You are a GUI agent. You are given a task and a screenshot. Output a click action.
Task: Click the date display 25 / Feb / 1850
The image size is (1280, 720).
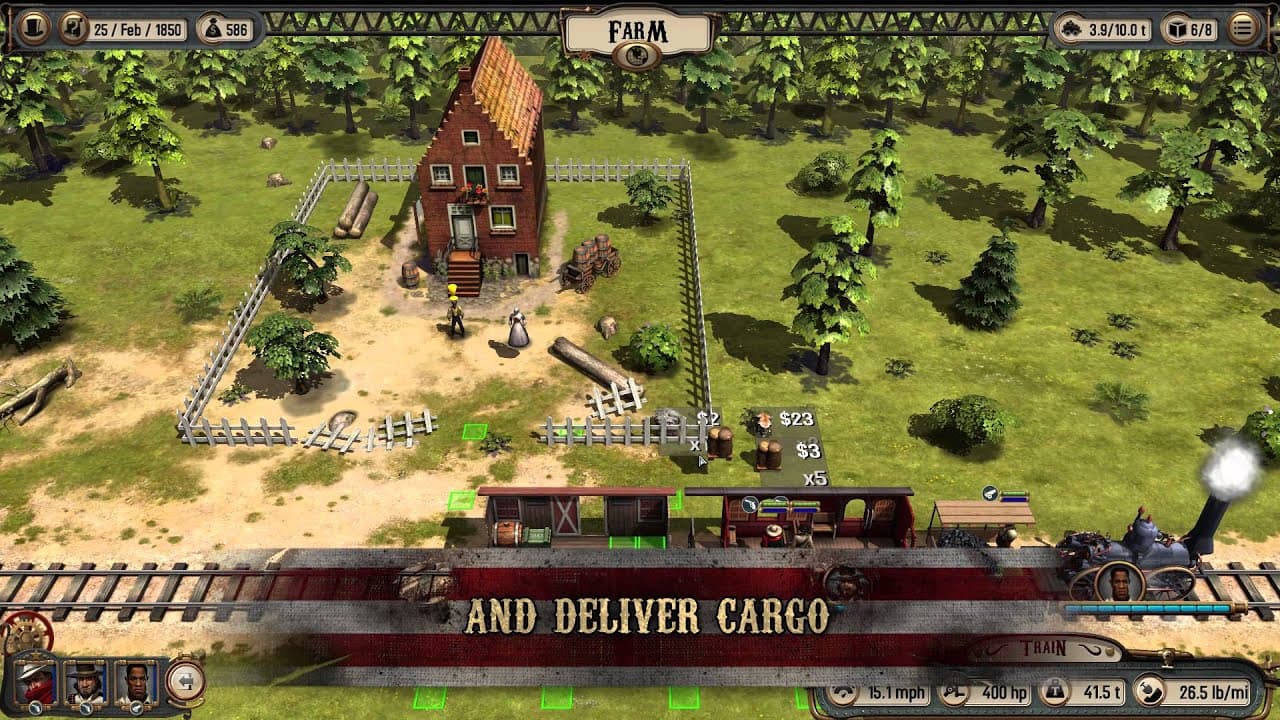pos(138,29)
